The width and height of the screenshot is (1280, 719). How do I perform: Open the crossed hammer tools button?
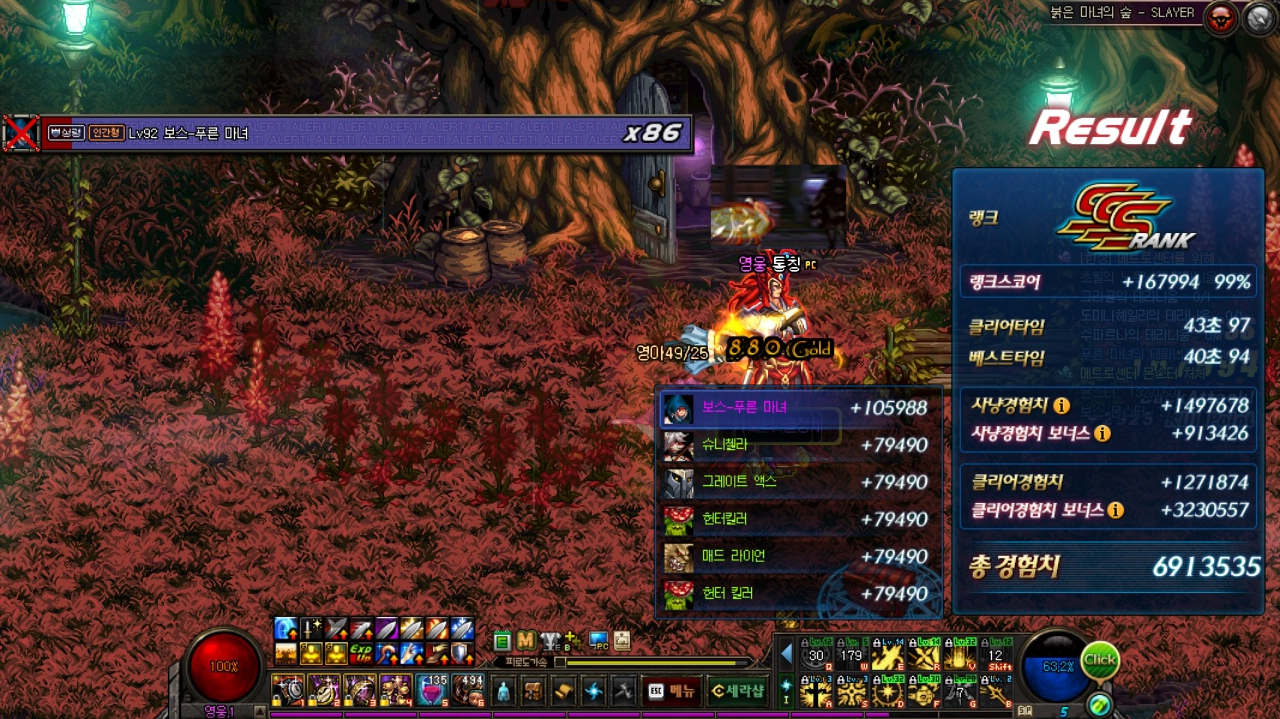[624, 691]
